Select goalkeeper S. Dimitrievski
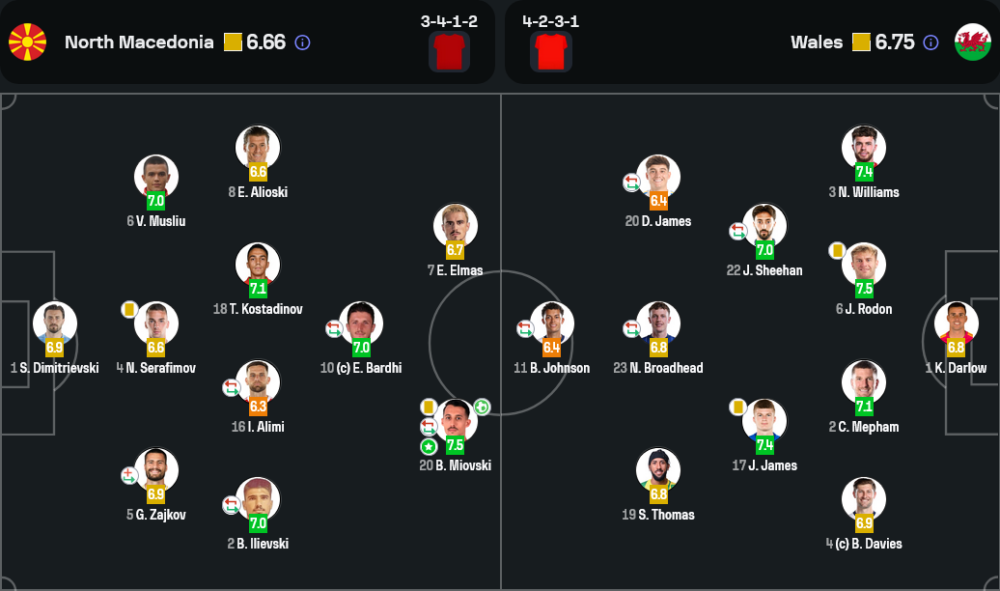This screenshot has height=591, width=1000. (x=55, y=325)
